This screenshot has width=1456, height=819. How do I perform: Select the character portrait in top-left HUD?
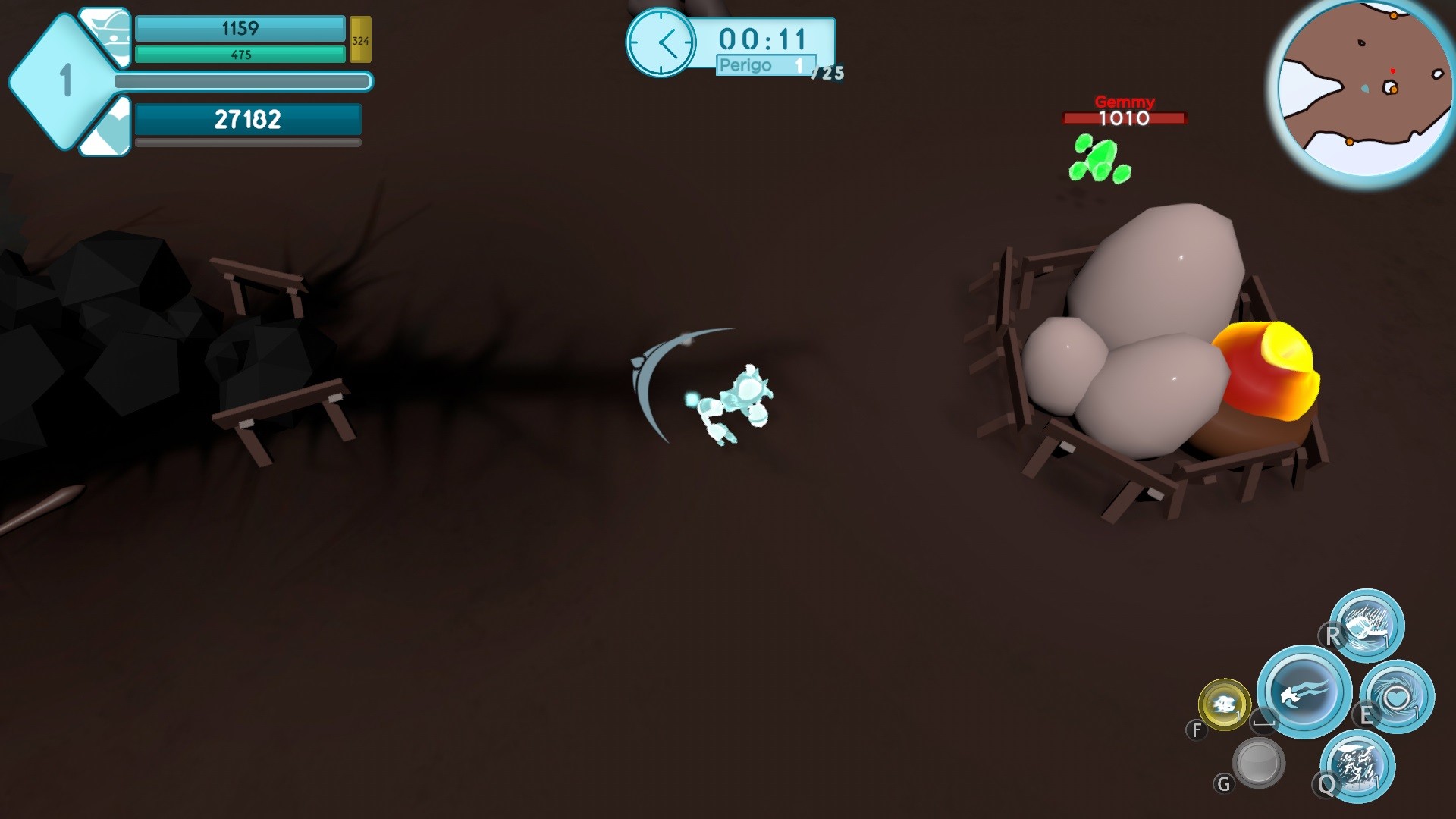click(x=106, y=34)
